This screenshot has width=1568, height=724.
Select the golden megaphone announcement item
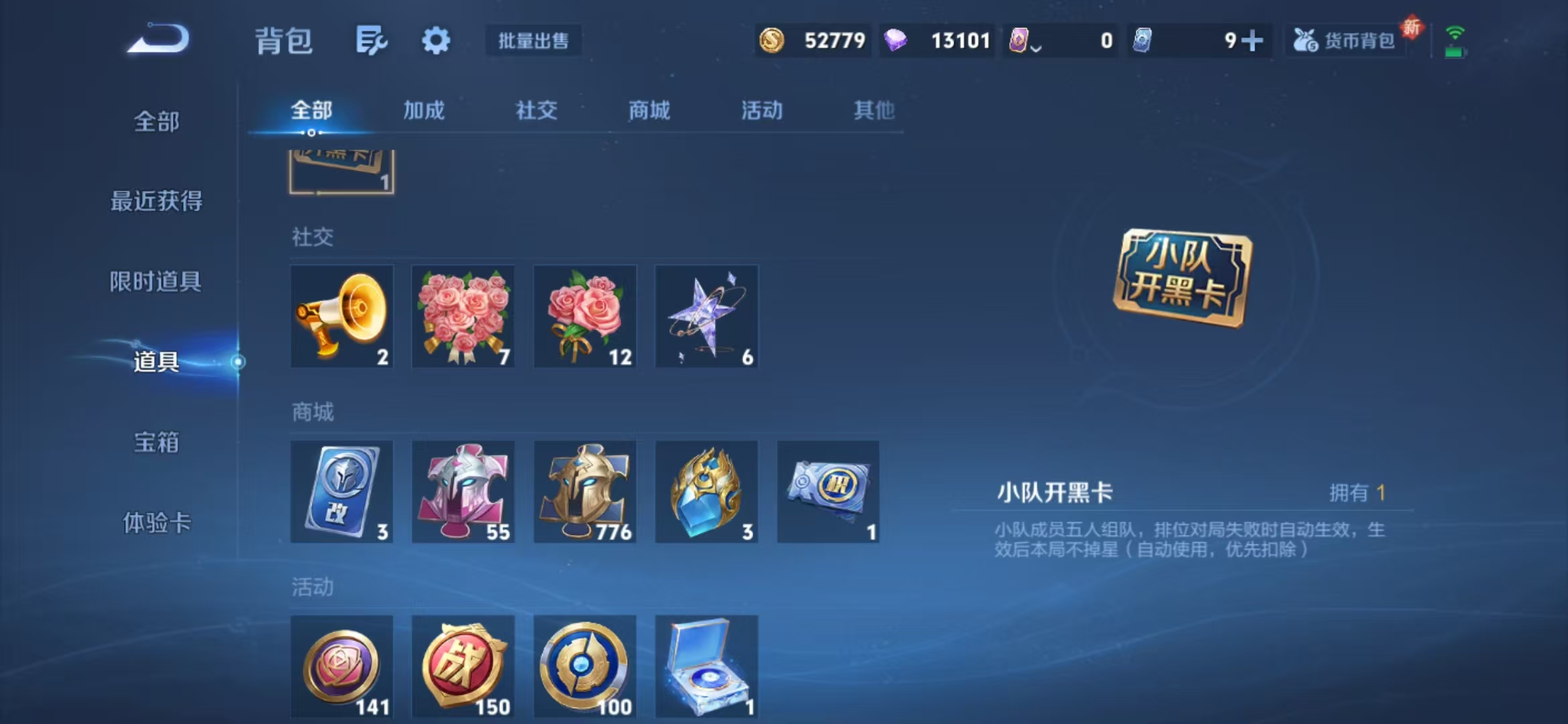tap(342, 316)
